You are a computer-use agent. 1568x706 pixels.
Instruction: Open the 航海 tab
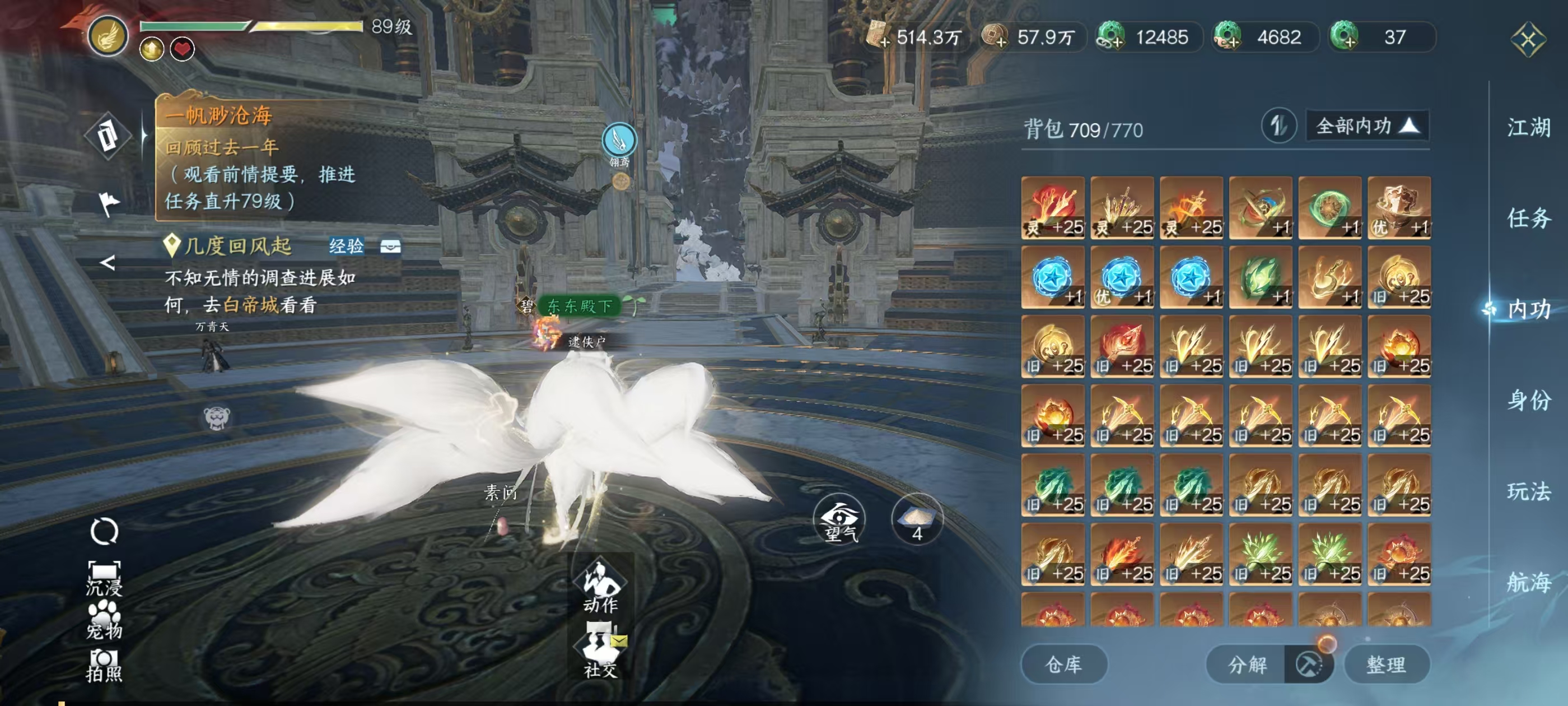[x=1528, y=582]
